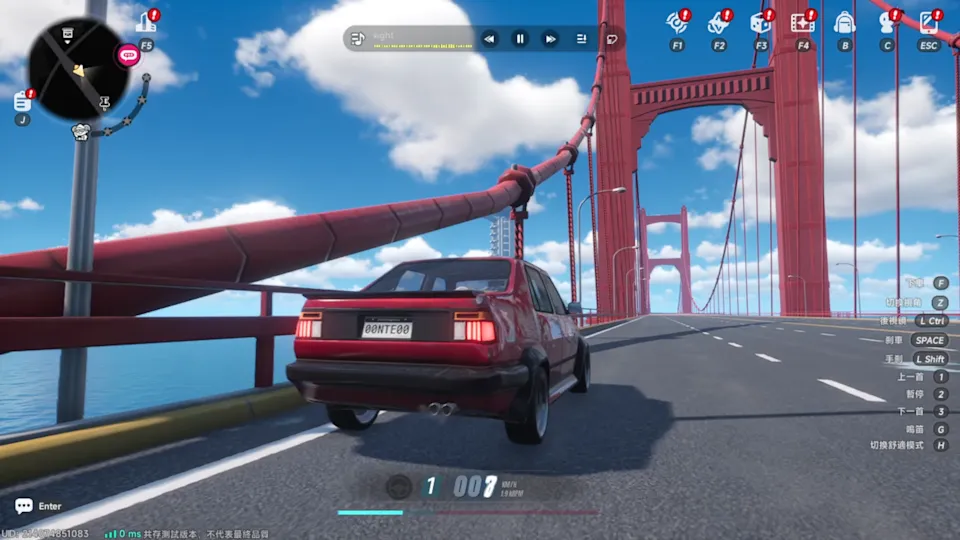This screenshot has height=540, width=960.
Task: Open the checkmark badge icon above F2
Action: tap(718, 22)
